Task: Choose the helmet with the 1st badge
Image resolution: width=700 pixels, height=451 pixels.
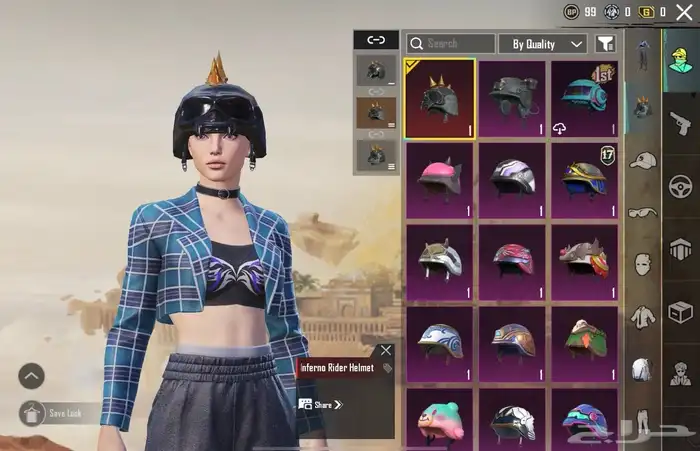Action: (584, 98)
